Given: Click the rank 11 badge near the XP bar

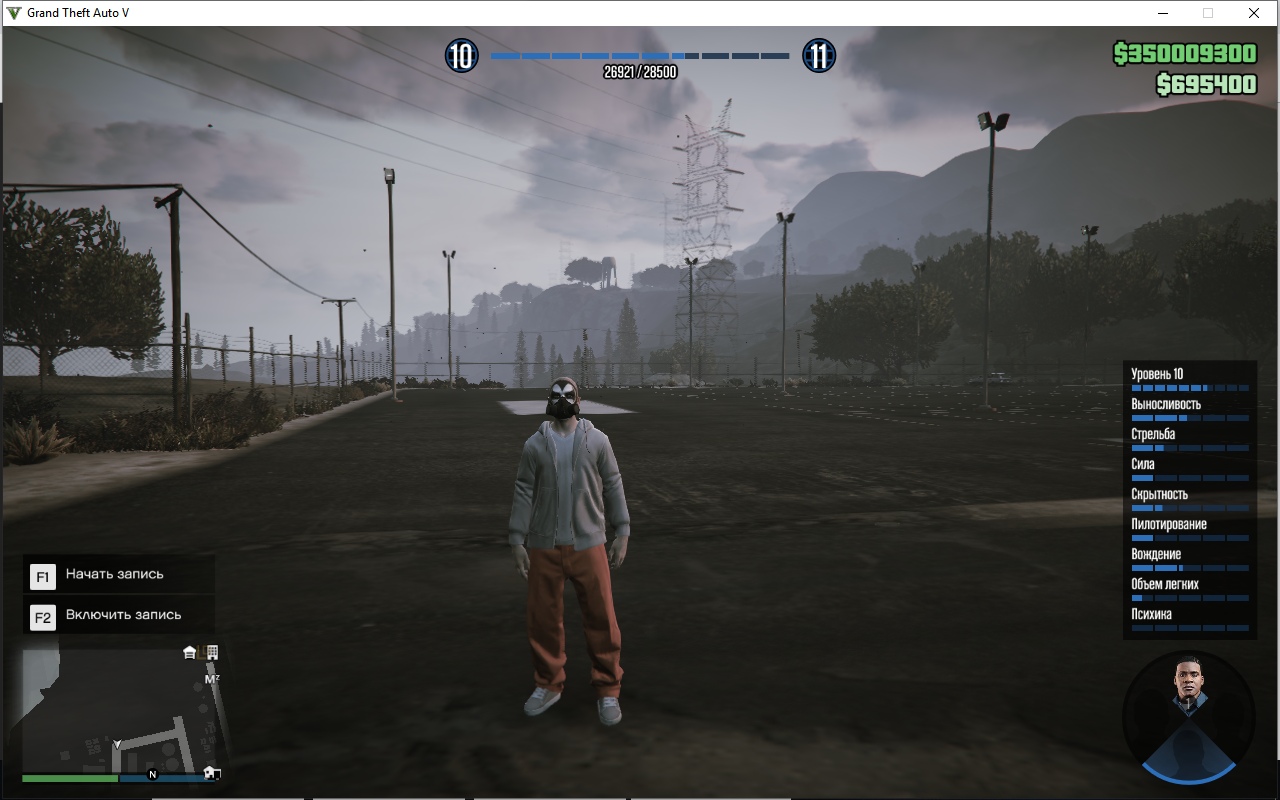Looking at the screenshot, I should tap(819, 56).
